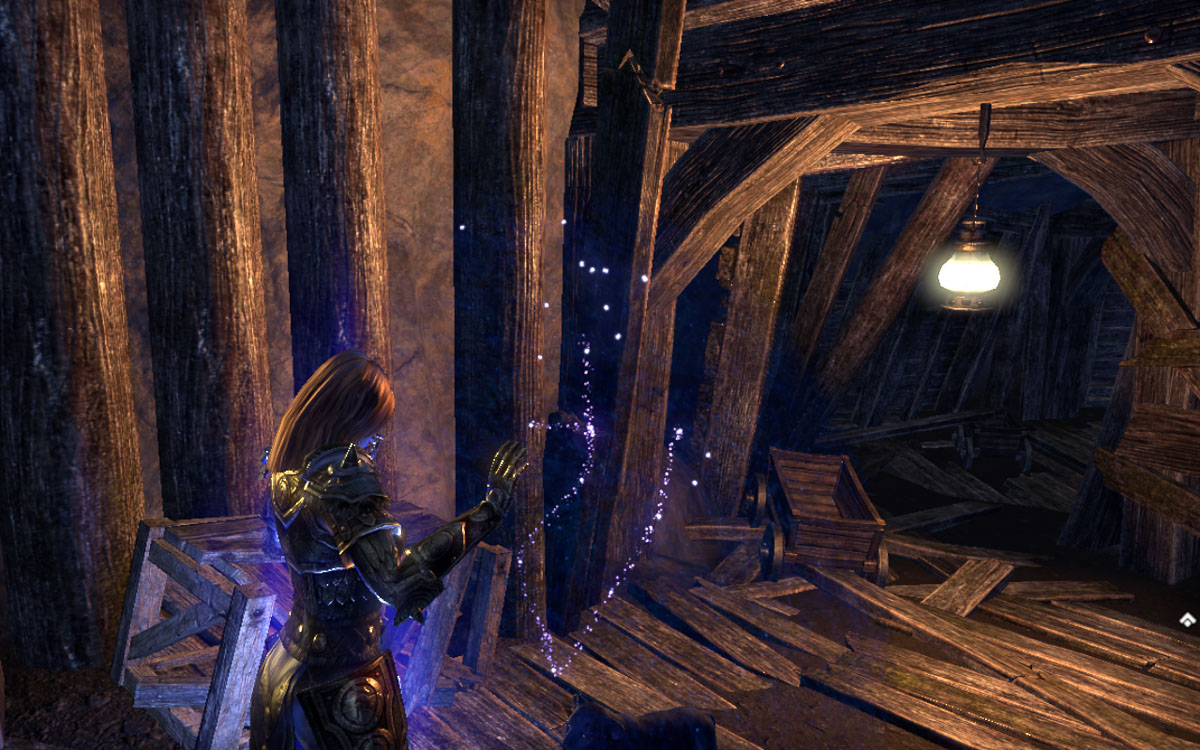Click the white chevron waypoint marker
Image resolution: width=1200 pixels, height=750 pixels.
1187,620
